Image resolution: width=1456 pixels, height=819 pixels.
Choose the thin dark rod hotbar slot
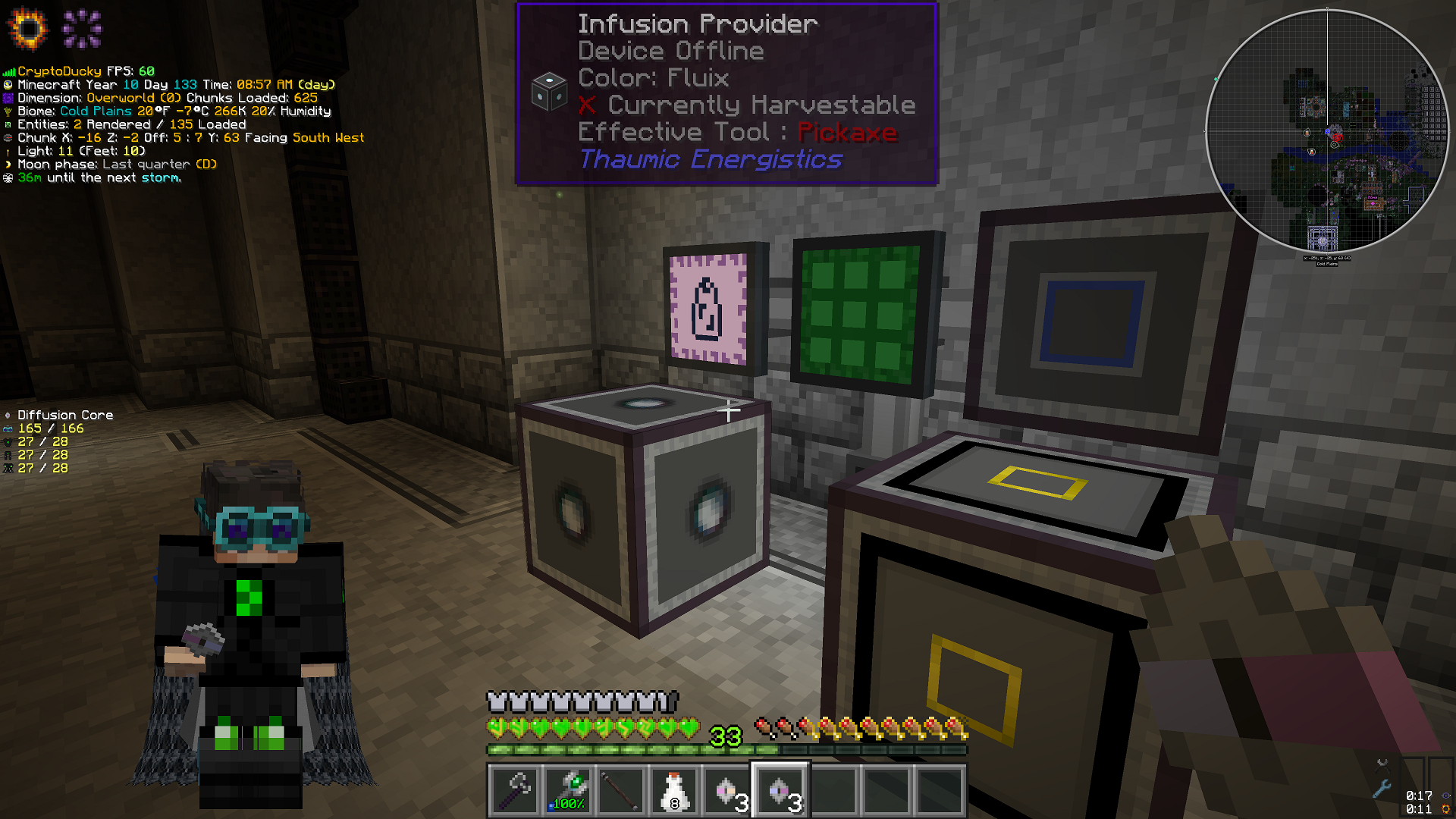(622, 791)
